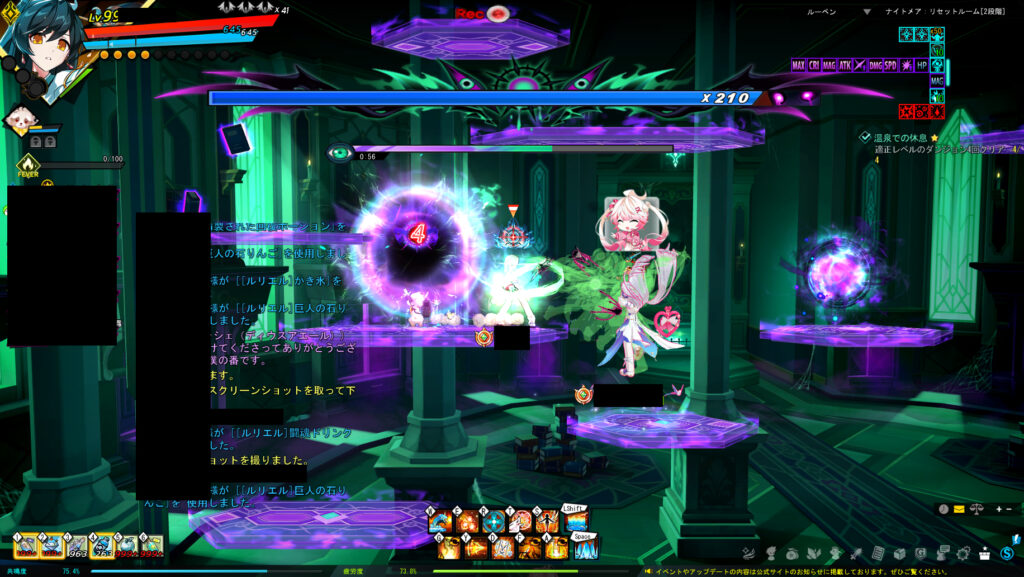Expand the ルーベン dropdown arrow
1024x577 pixels.
click(x=867, y=12)
